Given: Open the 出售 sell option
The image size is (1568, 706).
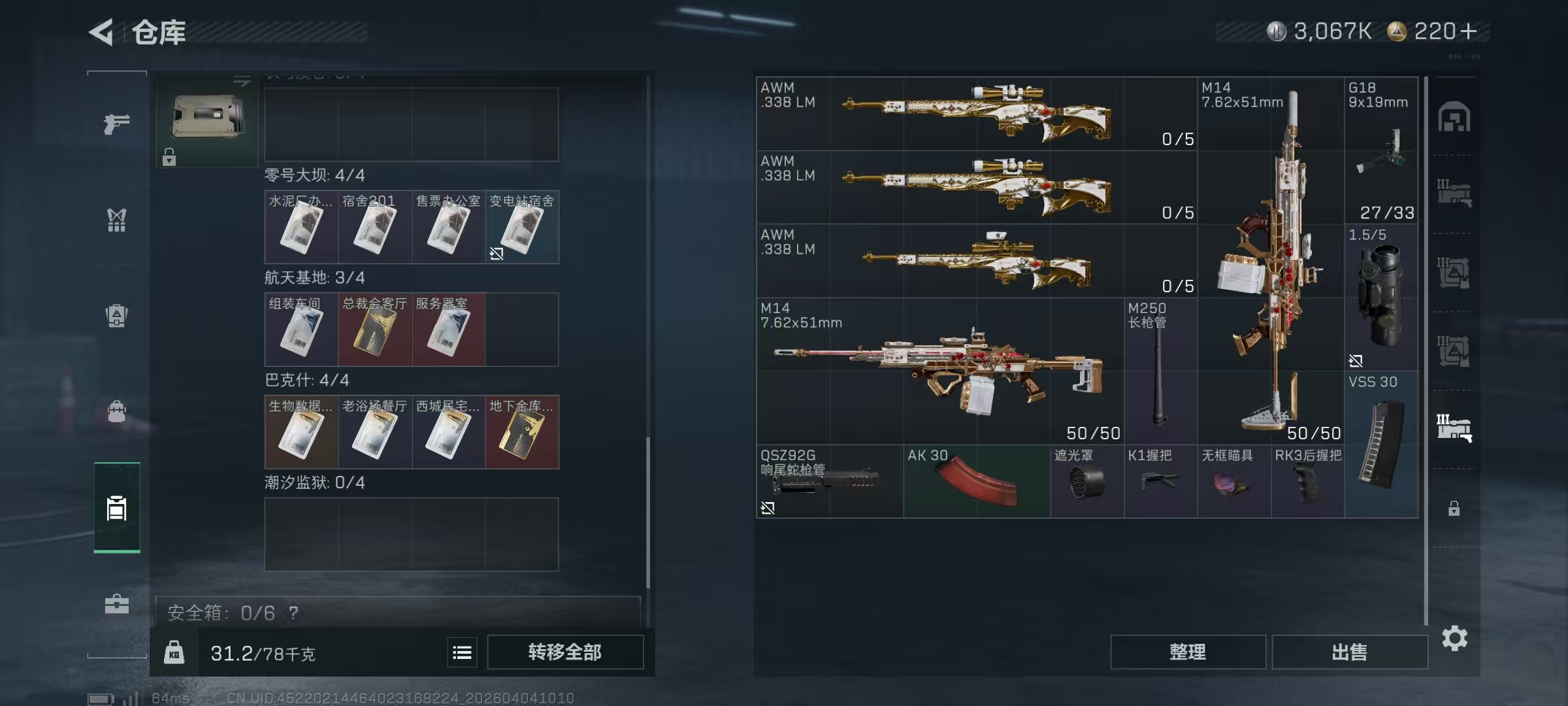Looking at the screenshot, I should pos(1349,652).
